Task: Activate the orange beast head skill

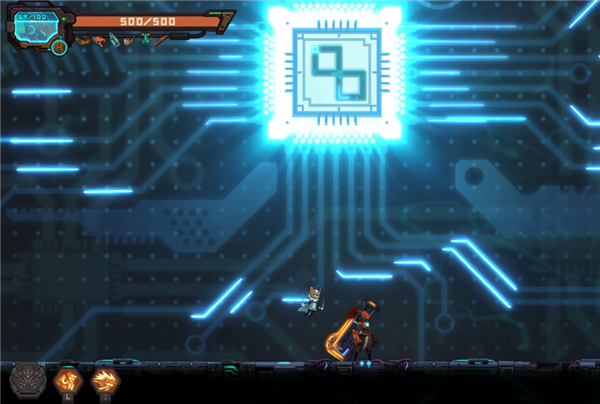Action: (104, 380)
